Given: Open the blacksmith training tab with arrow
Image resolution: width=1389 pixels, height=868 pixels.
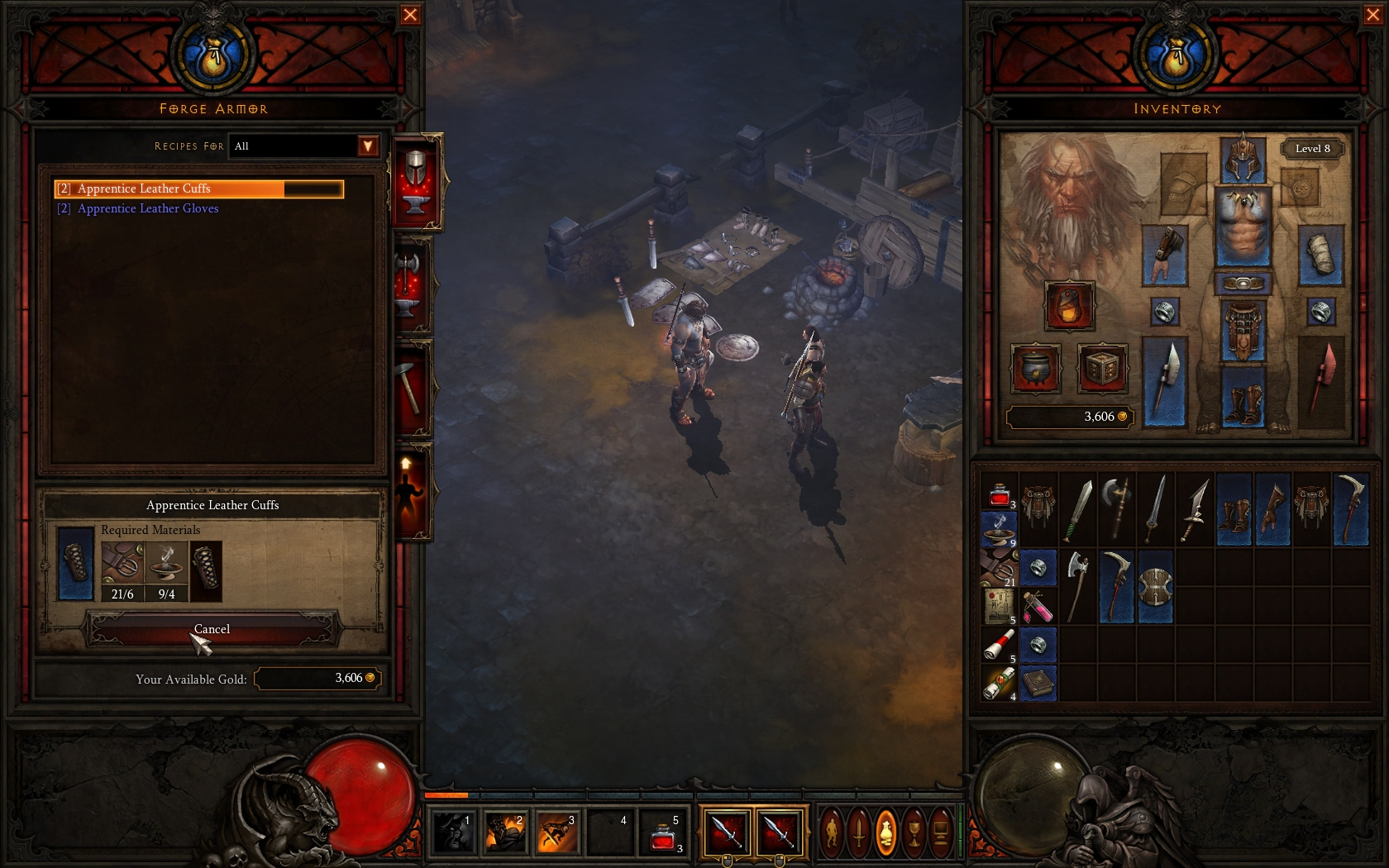Looking at the screenshot, I should coord(410,491).
